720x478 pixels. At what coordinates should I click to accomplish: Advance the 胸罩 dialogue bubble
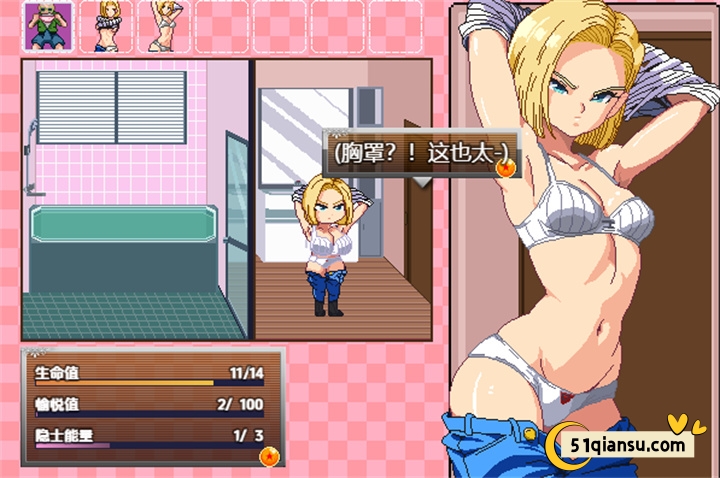pos(420,154)
